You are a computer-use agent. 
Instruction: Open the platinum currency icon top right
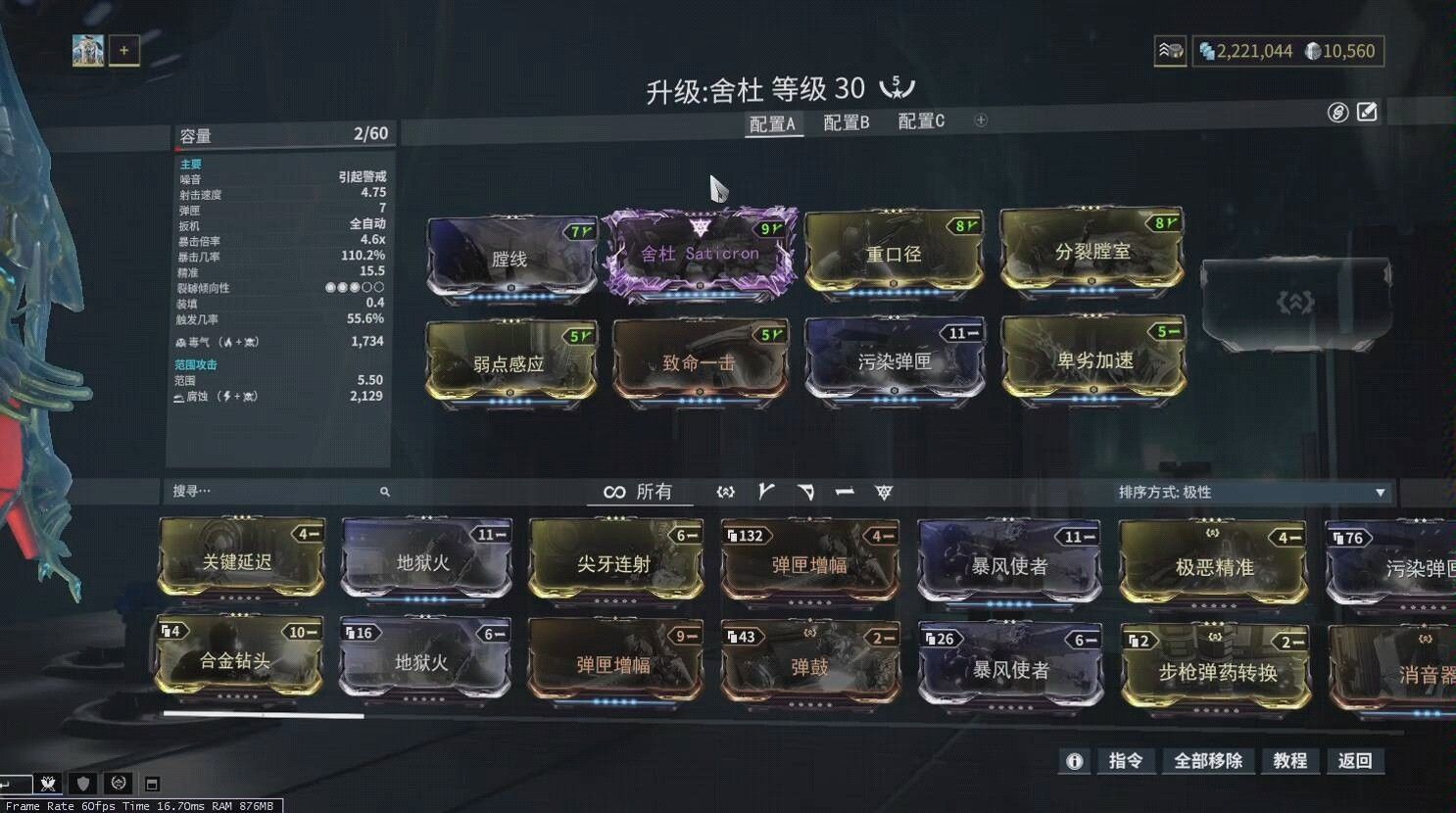[x=1311, y=51]
